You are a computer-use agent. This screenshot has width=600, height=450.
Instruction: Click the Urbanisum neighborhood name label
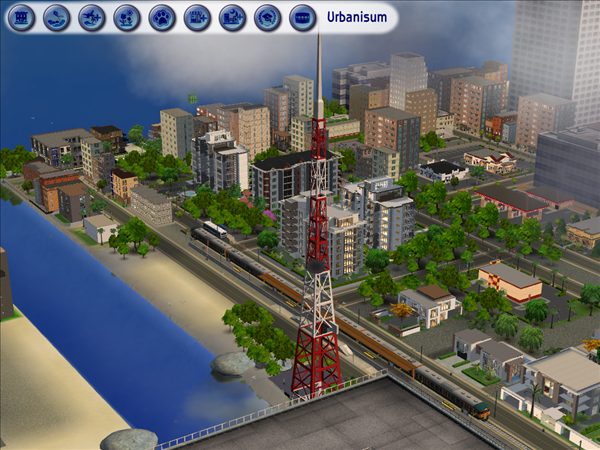356,17
